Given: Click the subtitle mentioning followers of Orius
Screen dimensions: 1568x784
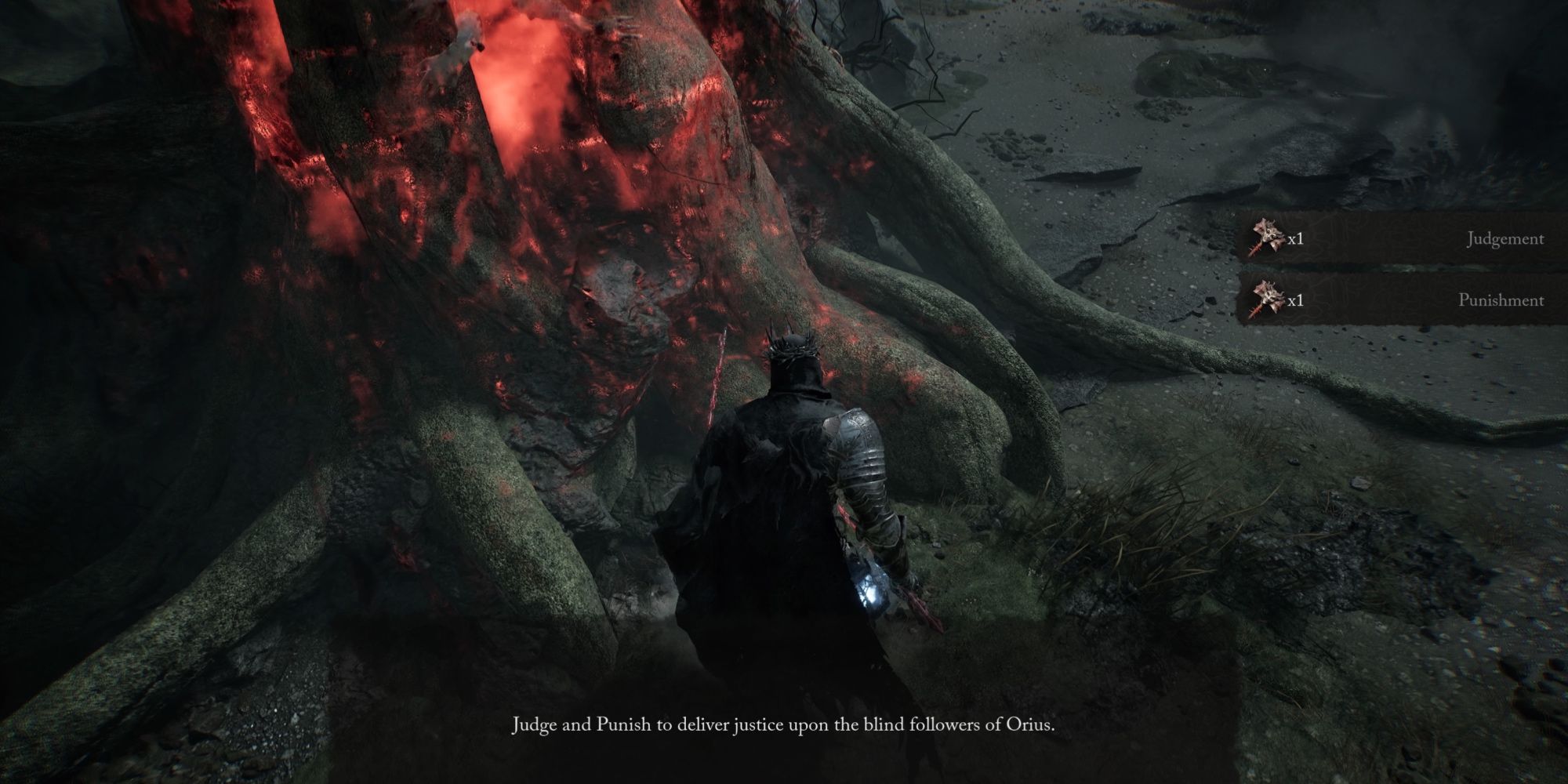Looking at the screenshot, I should (784, 725).
